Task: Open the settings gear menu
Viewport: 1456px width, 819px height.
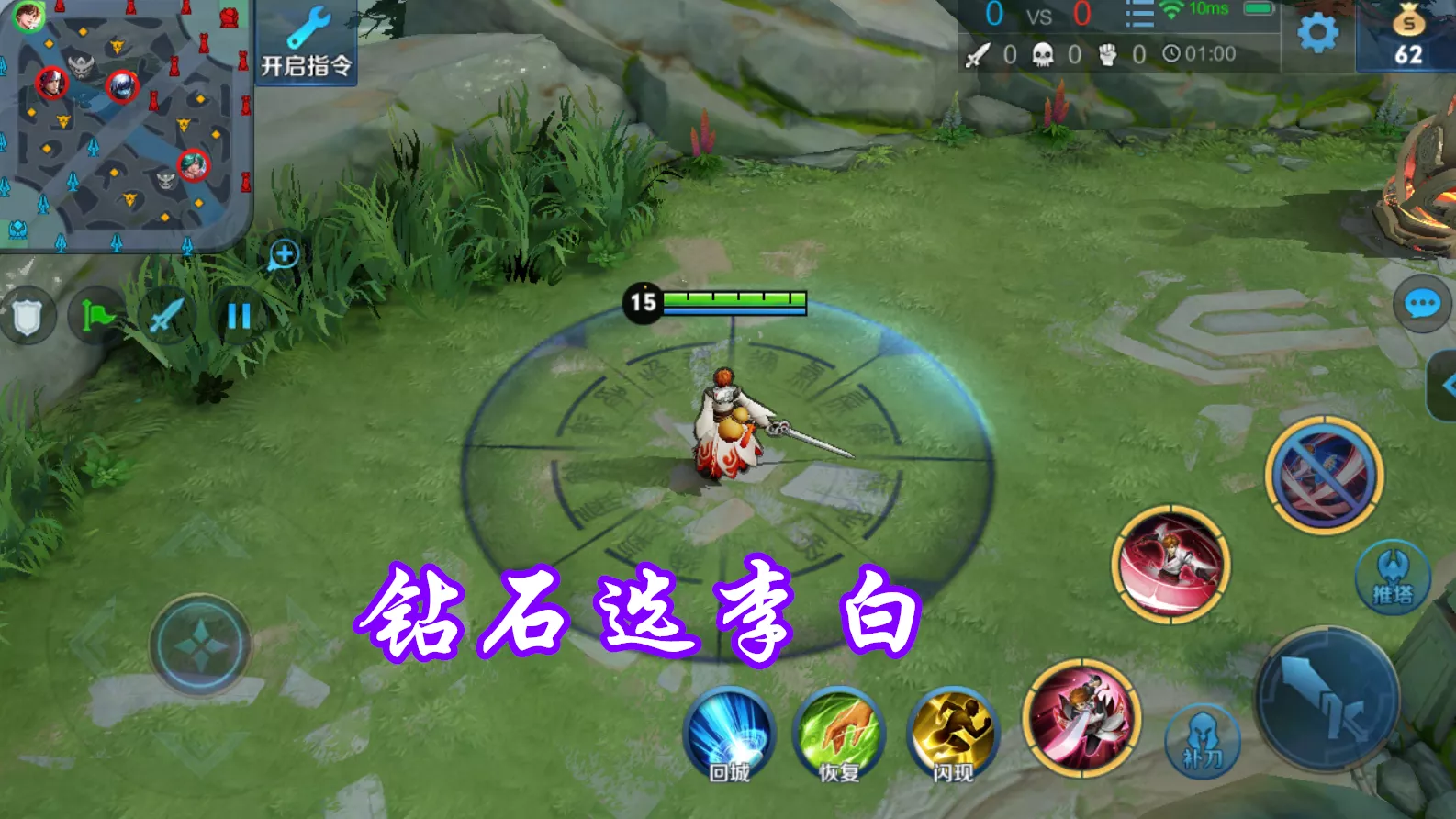Action: pyautogui.click(x=1316, y=32)
